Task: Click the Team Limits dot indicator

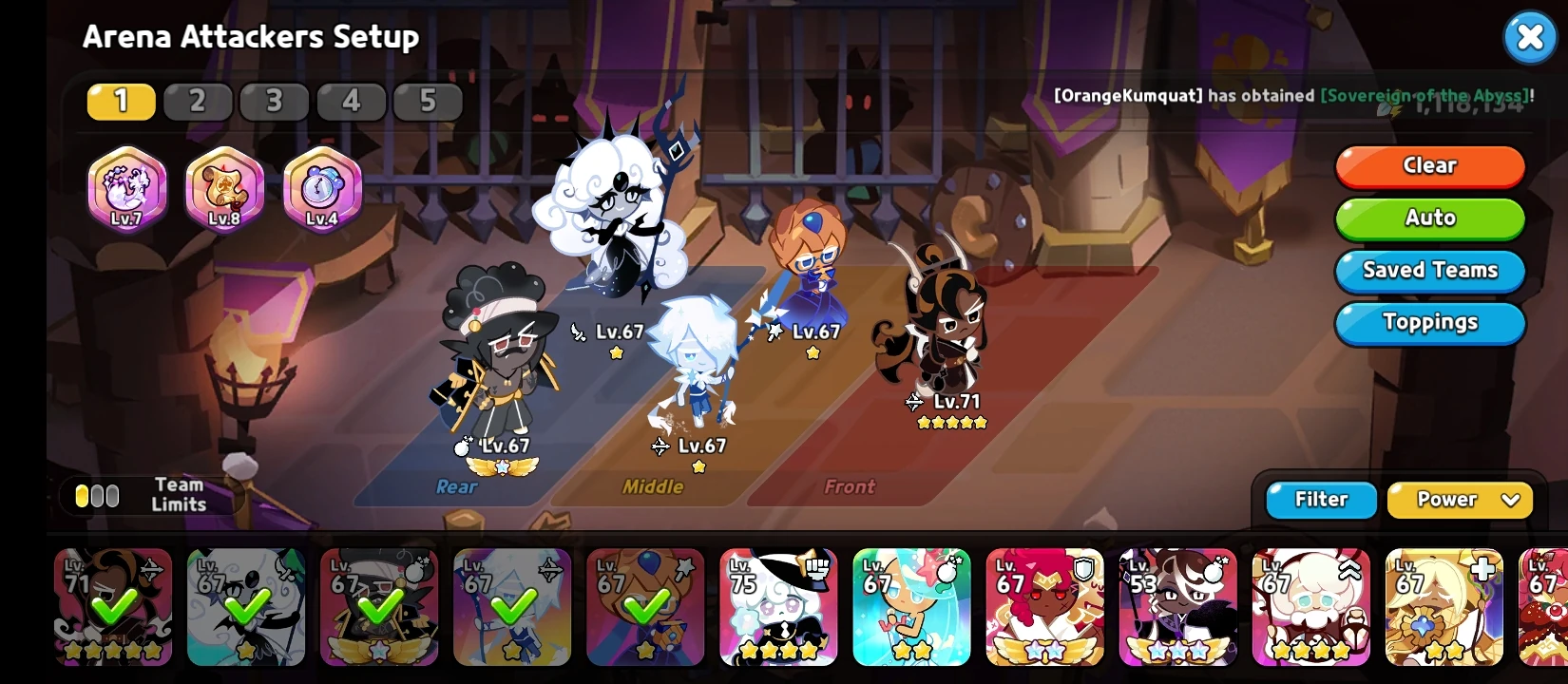Action: point(96,495)
